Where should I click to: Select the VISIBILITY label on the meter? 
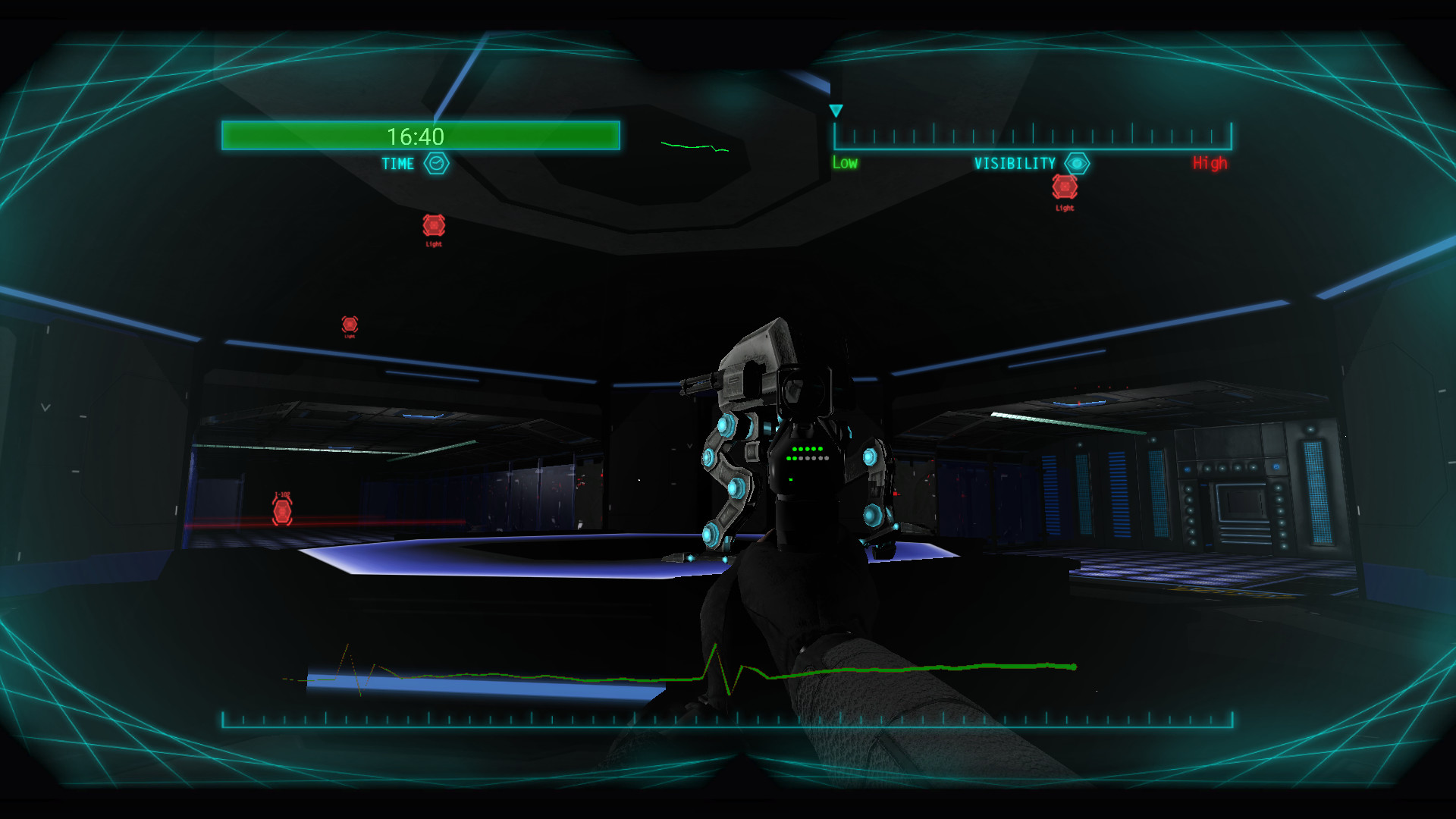pos(1015,162)
